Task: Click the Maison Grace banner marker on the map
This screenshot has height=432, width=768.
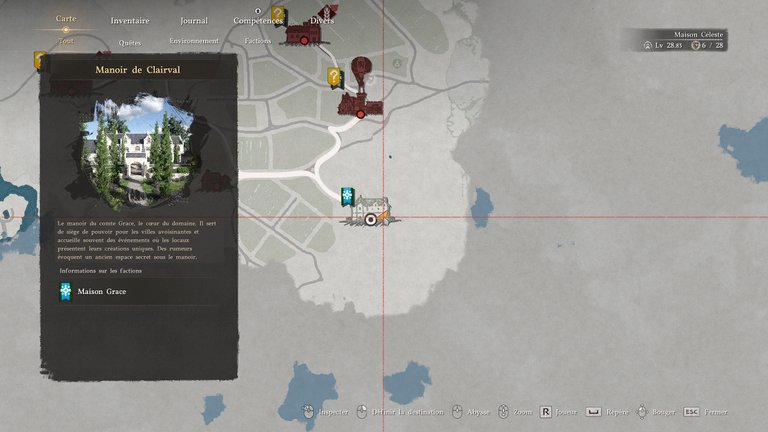Action: 347,195
